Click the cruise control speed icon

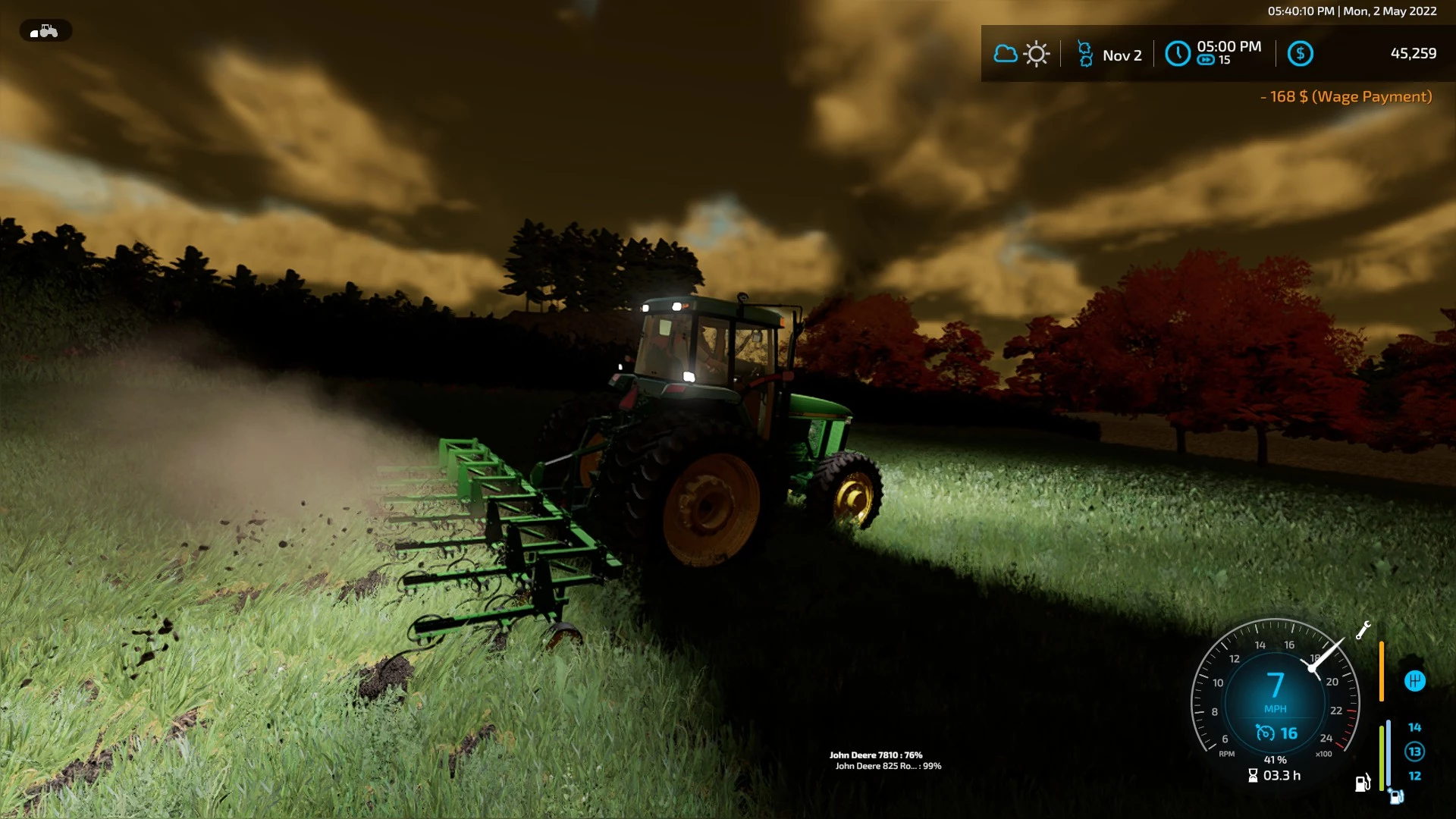pos(1265,733)
